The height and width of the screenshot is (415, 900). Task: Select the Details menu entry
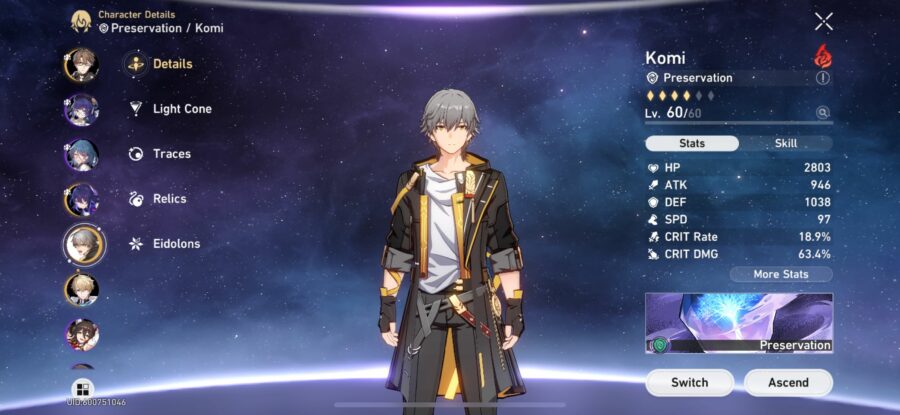[172, 64]
